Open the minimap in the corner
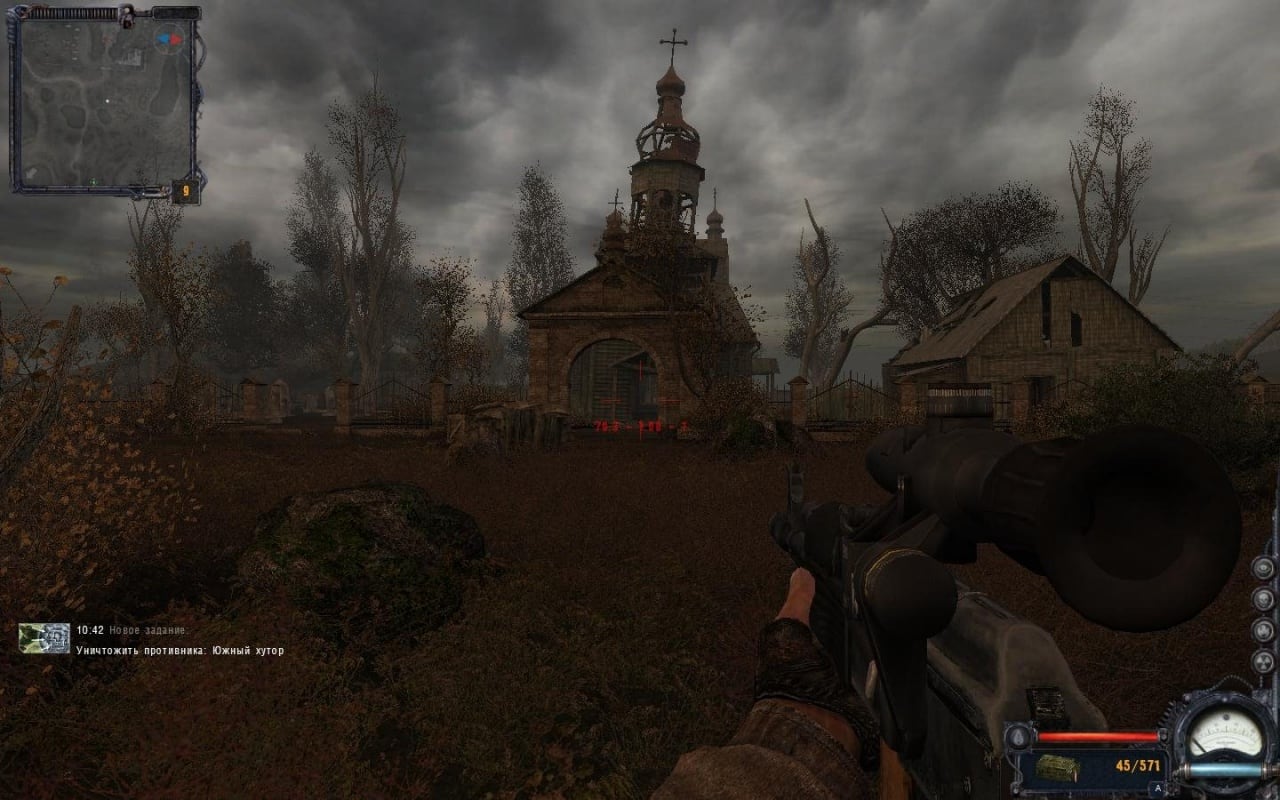Screen dimensions: 1280x800 coord(103,98)
